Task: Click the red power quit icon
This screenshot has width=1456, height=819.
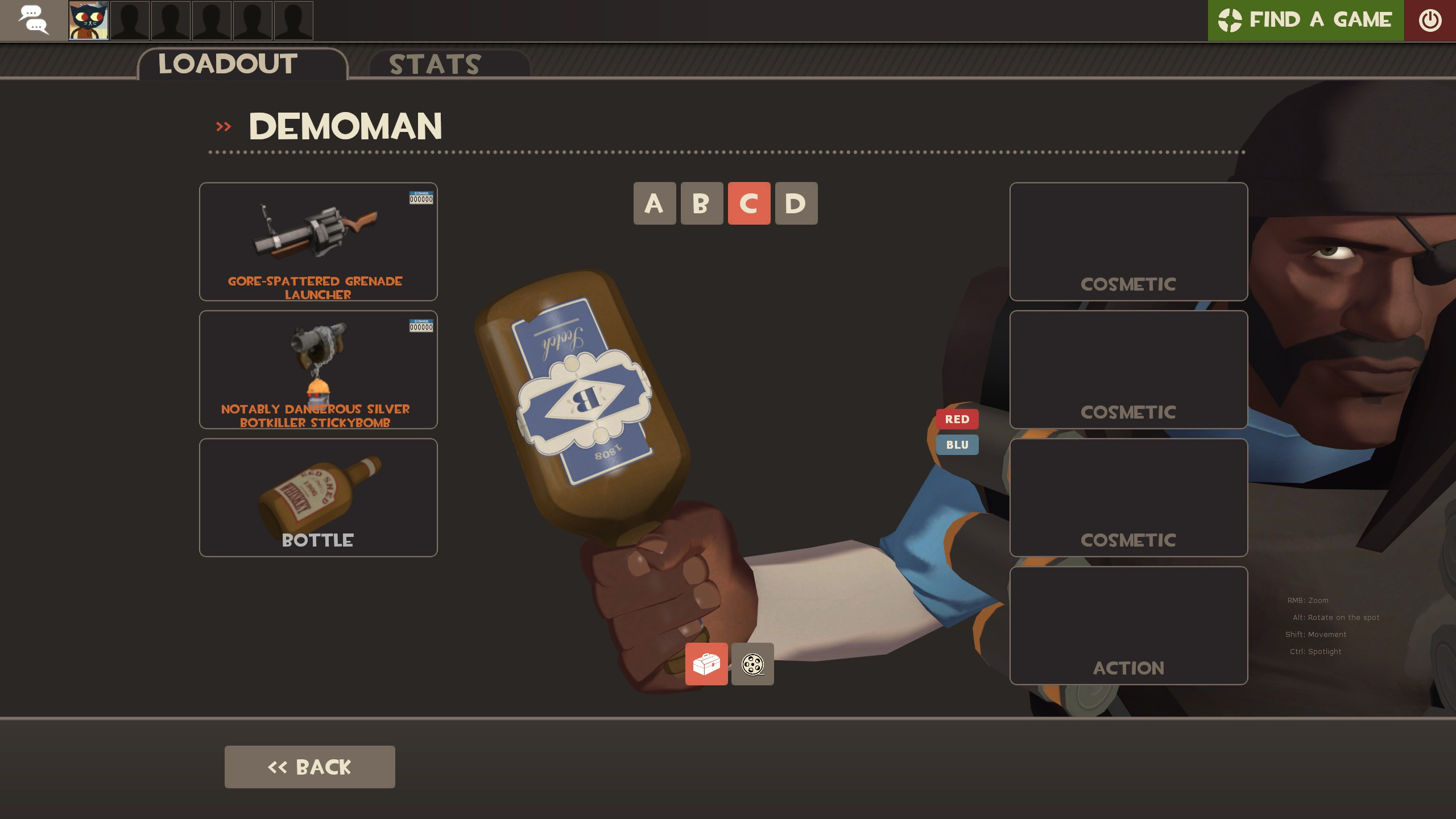Action: click(x=1429, y=20)
